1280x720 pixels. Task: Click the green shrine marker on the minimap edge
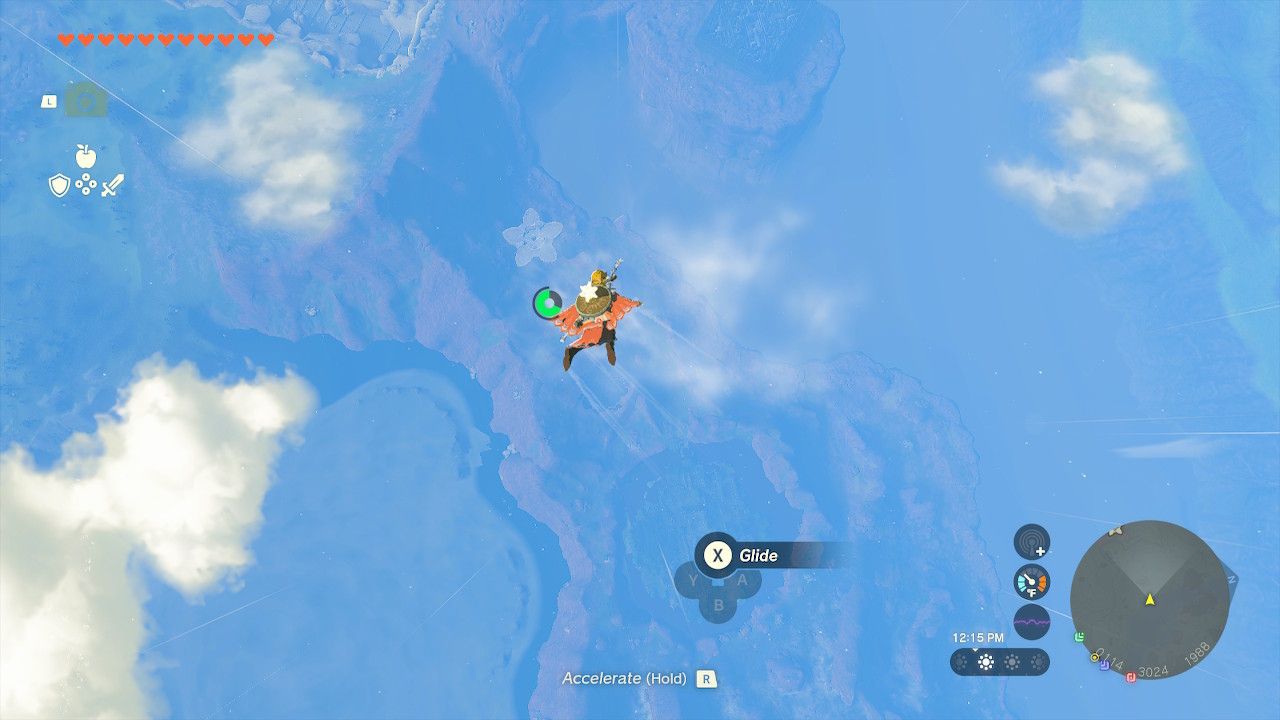(x=1079, y=637)
